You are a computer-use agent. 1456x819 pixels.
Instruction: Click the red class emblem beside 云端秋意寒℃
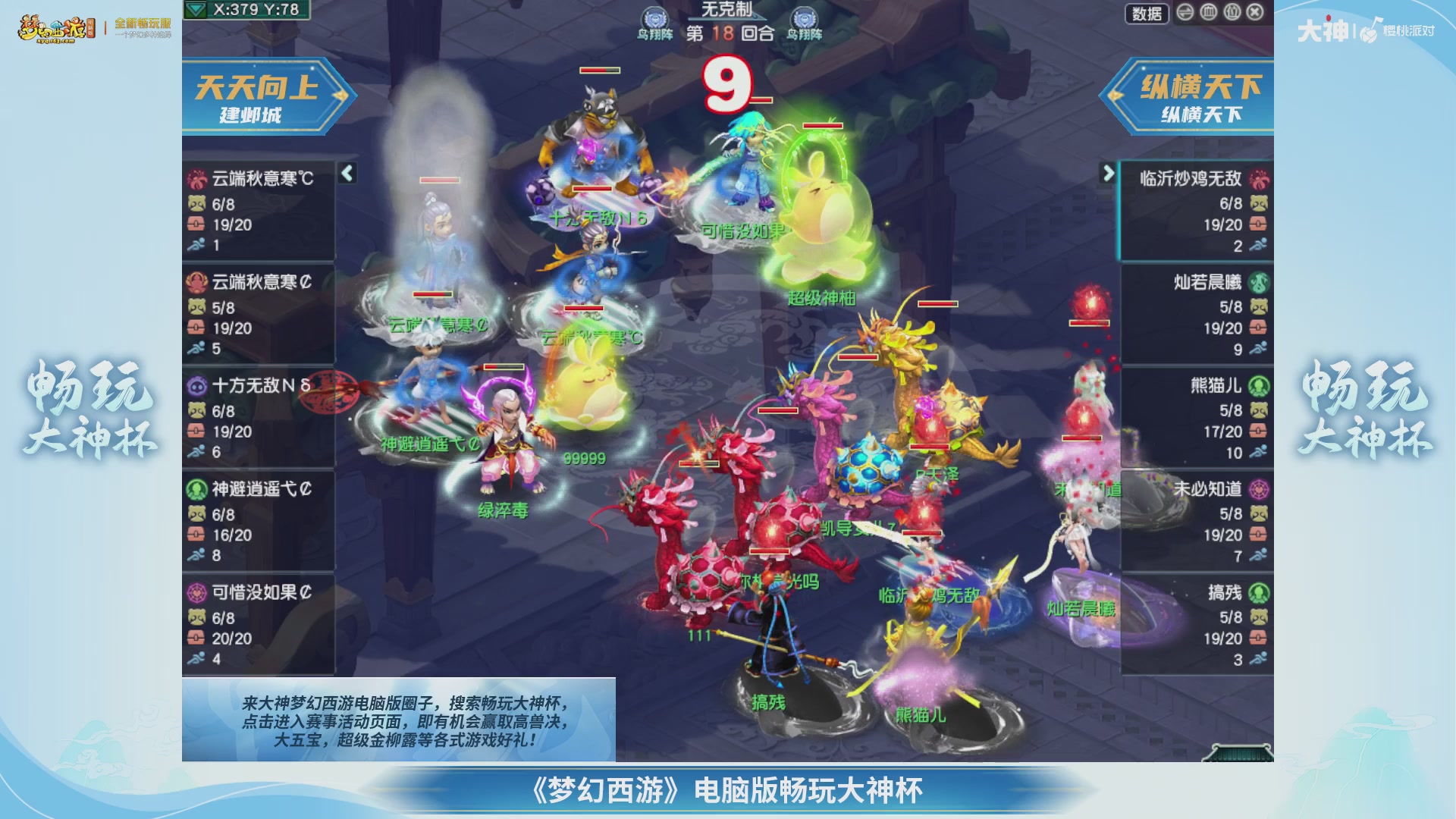pos(199,181)
